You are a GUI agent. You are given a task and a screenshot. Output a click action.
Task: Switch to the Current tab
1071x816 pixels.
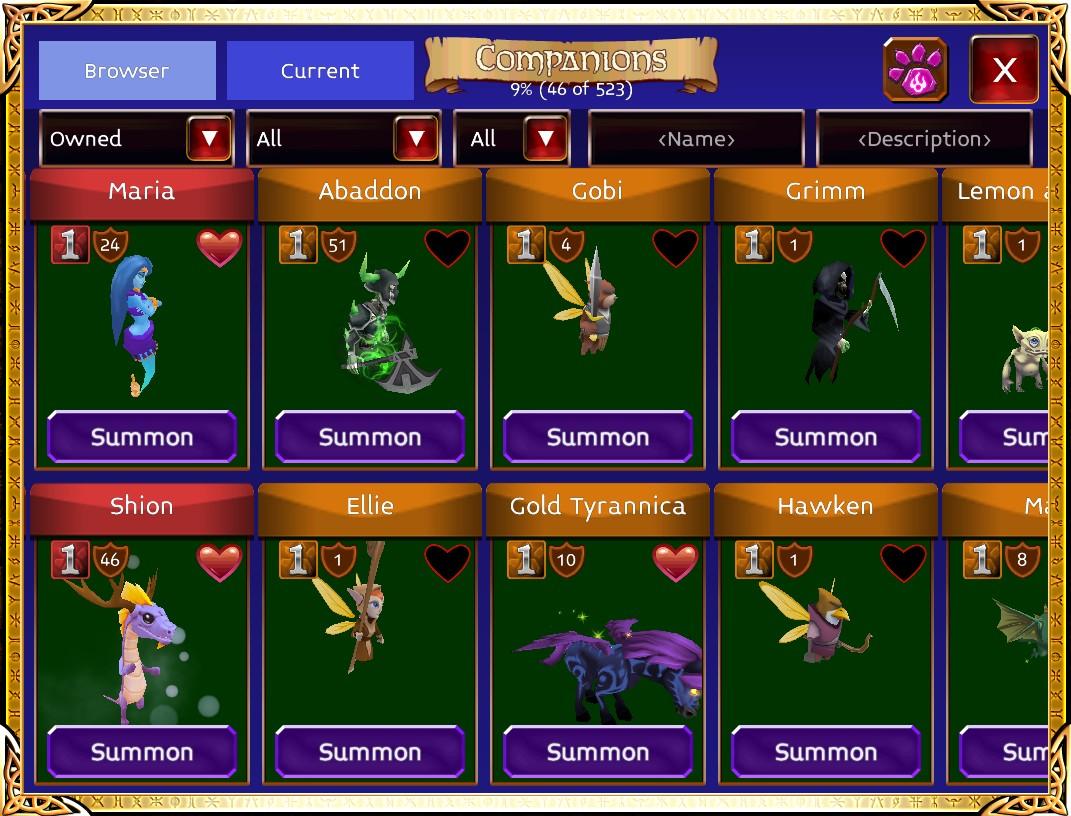[x=320, y=71]
